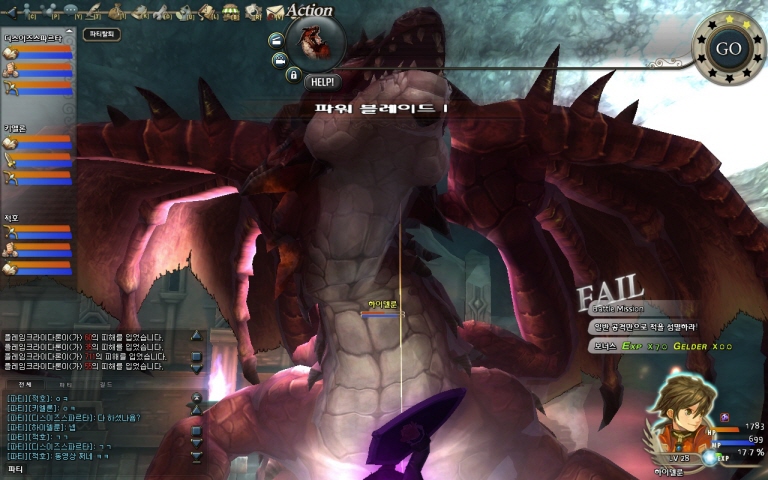
Task: Click the GO button
Action: coord(728,49)
